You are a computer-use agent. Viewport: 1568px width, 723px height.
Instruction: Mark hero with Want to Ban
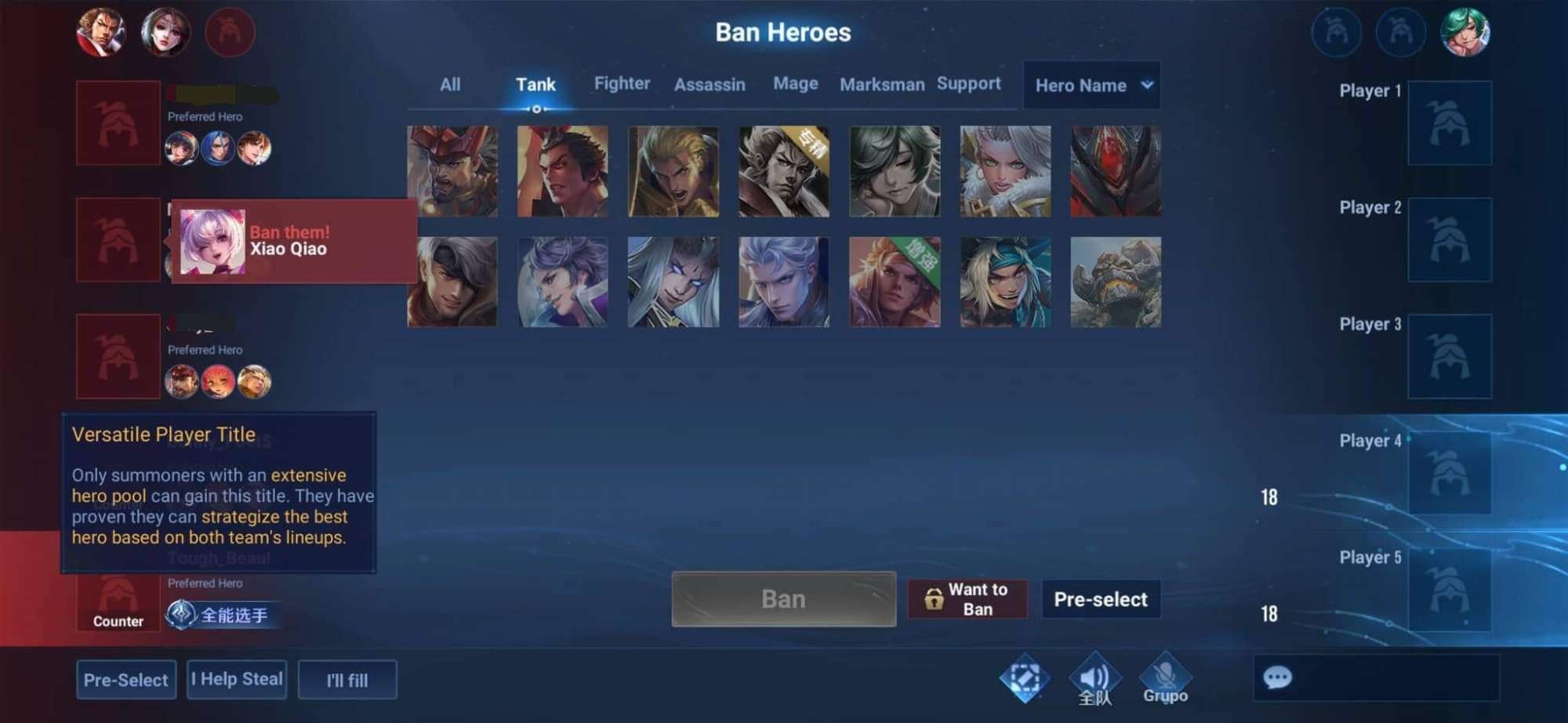click(967, 599)
